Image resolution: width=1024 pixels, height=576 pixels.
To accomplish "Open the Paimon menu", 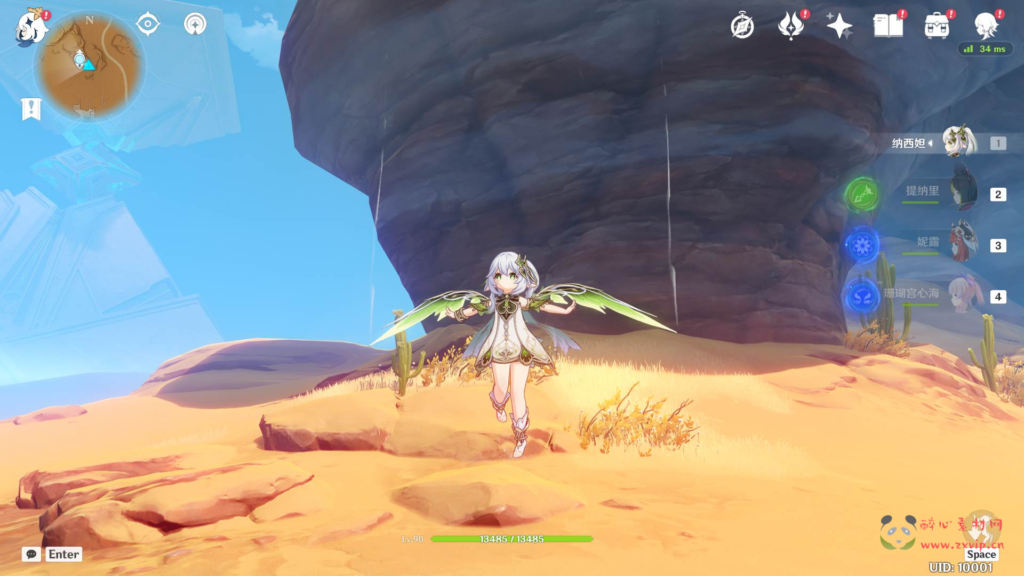I will tap(31, 26).
